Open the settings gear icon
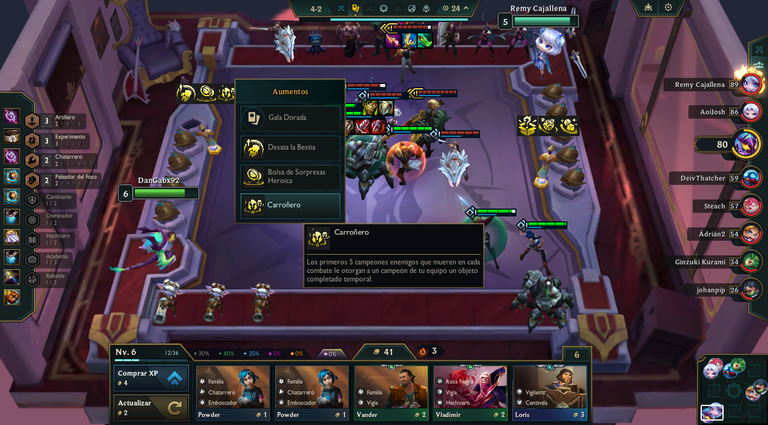Image resolution: width=768 pixels, height=425 pixels. point(668,8)
